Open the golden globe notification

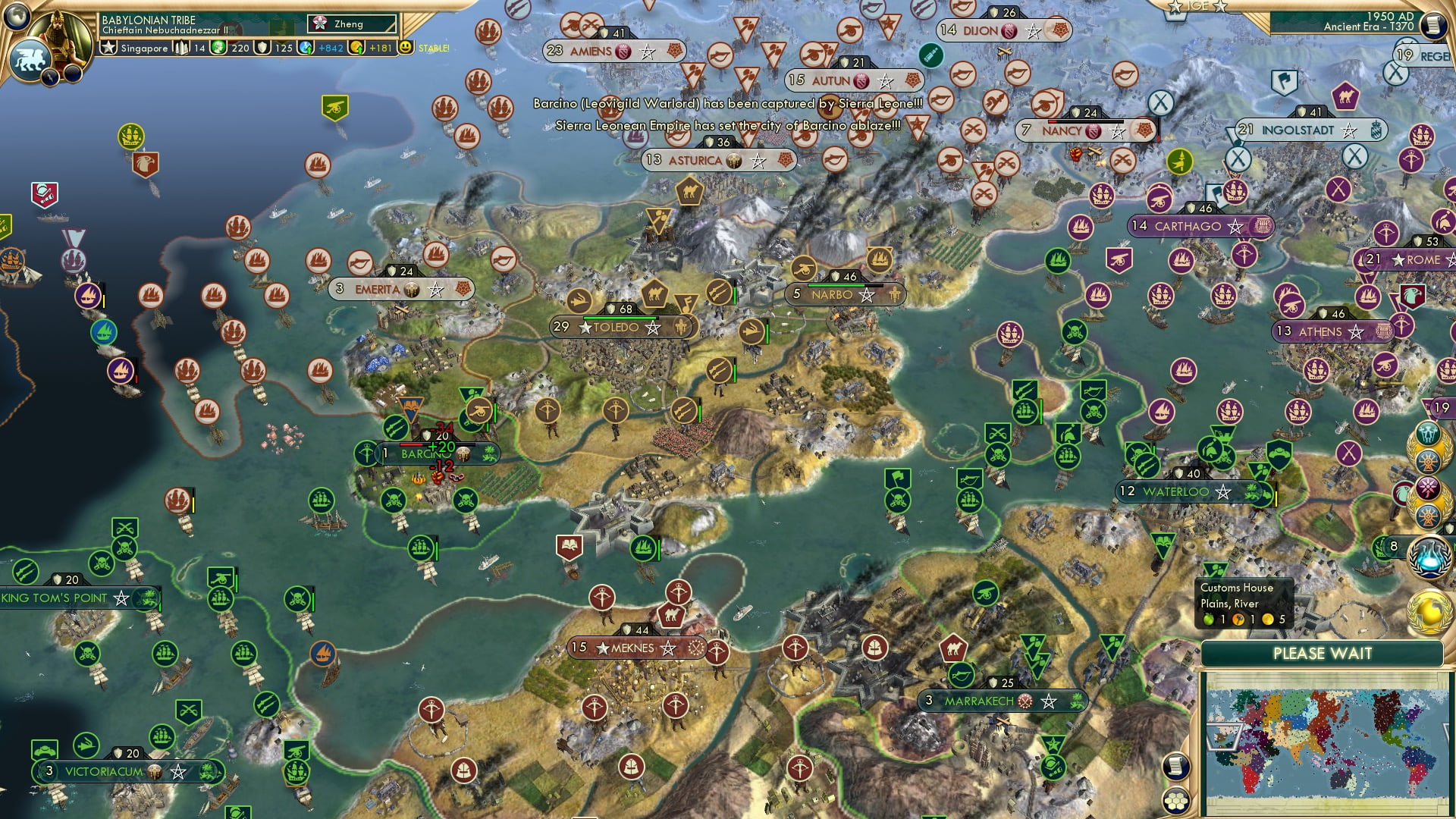click(x=1429, y=611)
